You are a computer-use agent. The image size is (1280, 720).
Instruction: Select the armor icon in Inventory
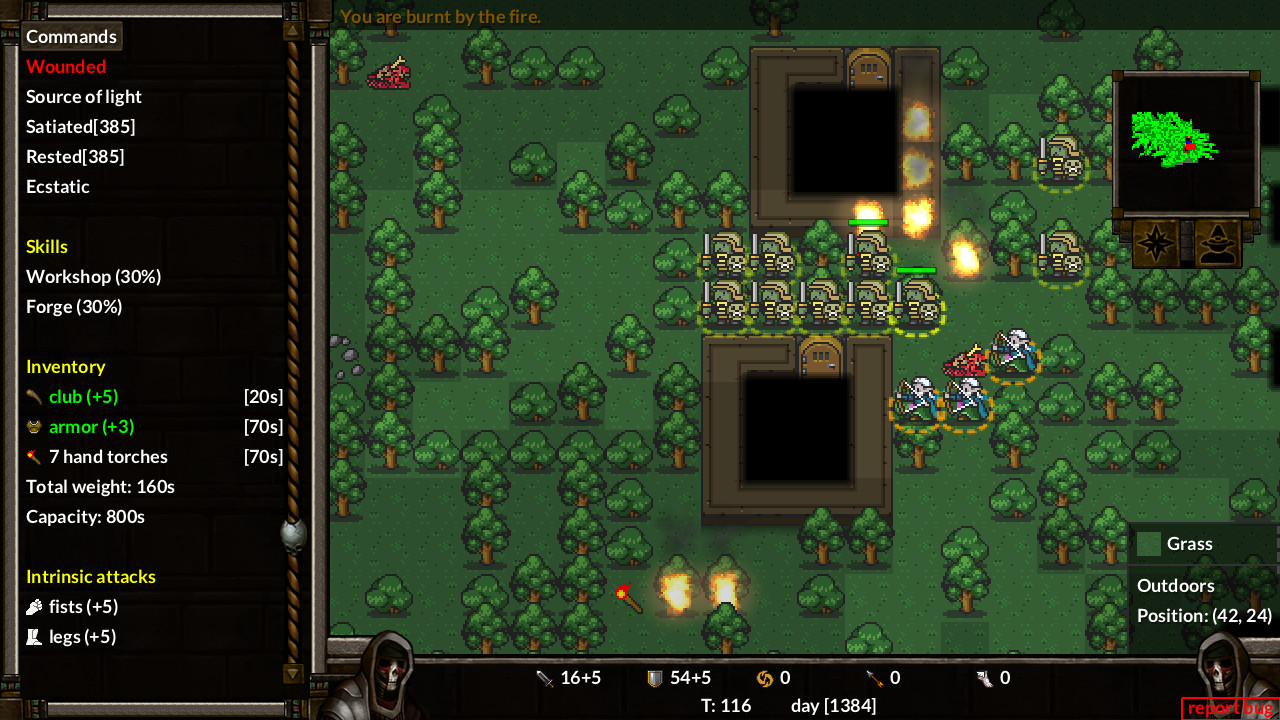33,426
